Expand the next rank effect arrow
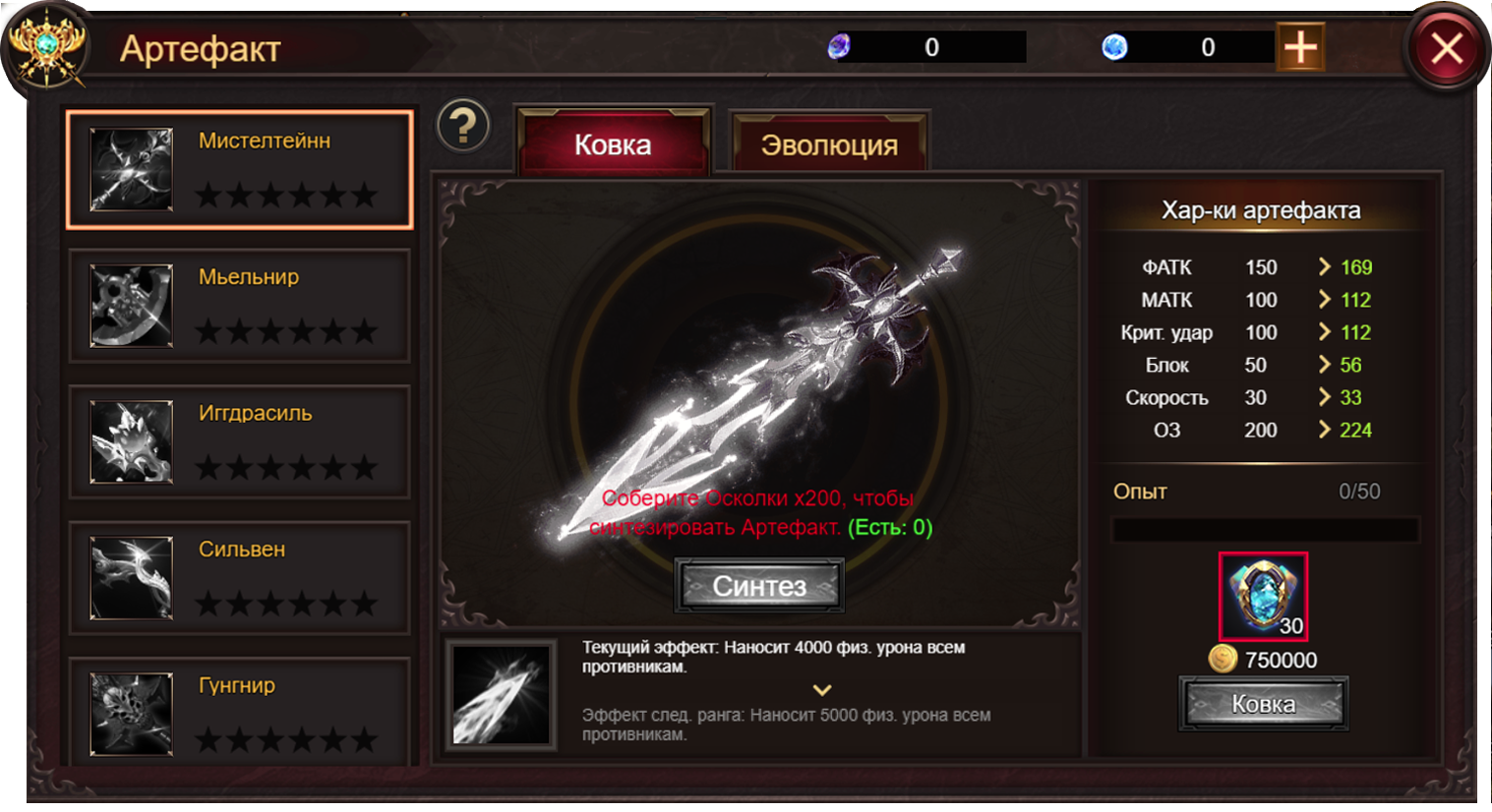 click(x=822, y=690)
